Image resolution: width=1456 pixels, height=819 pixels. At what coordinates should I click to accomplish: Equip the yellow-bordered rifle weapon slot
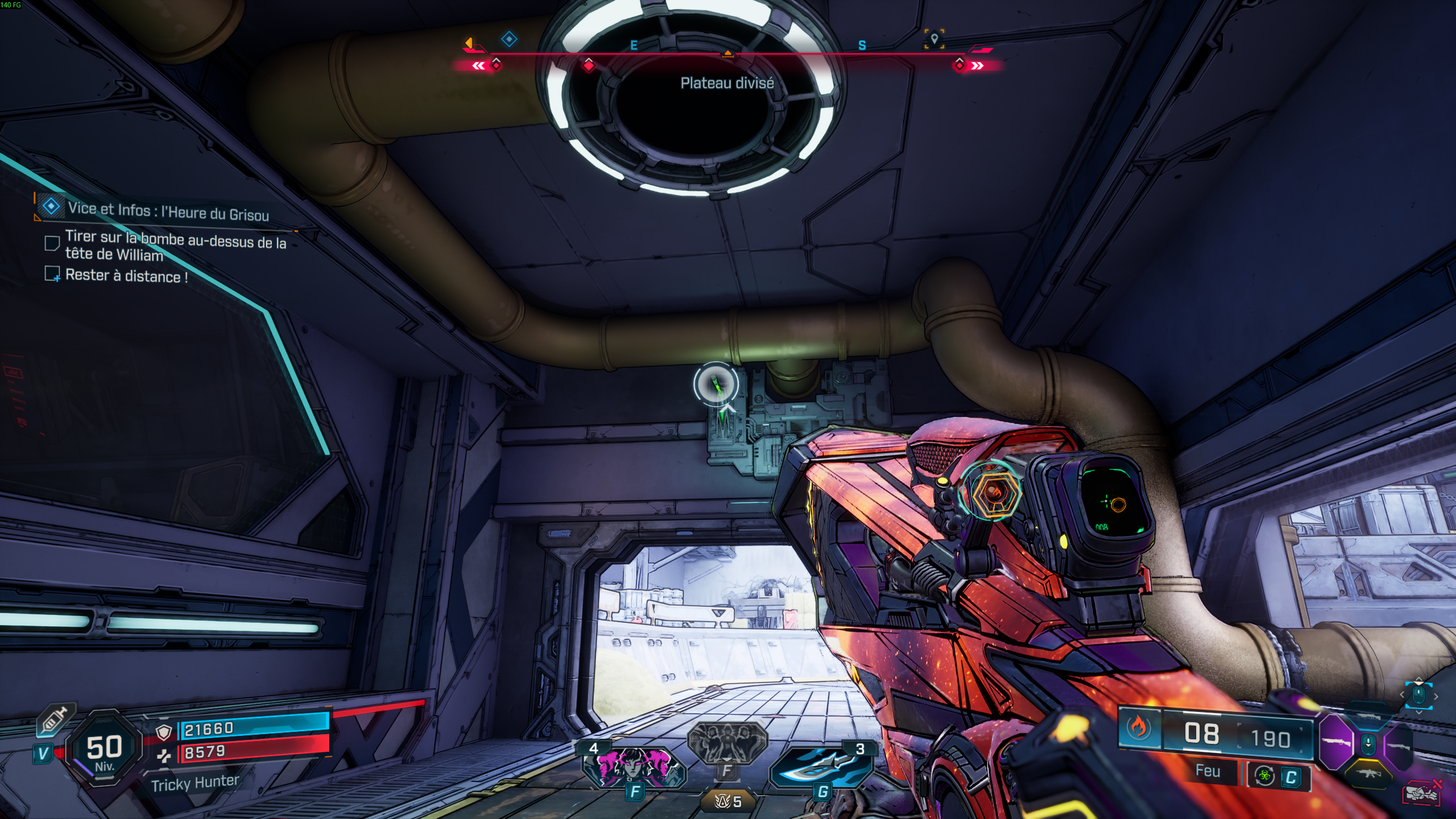(1370, 773)
